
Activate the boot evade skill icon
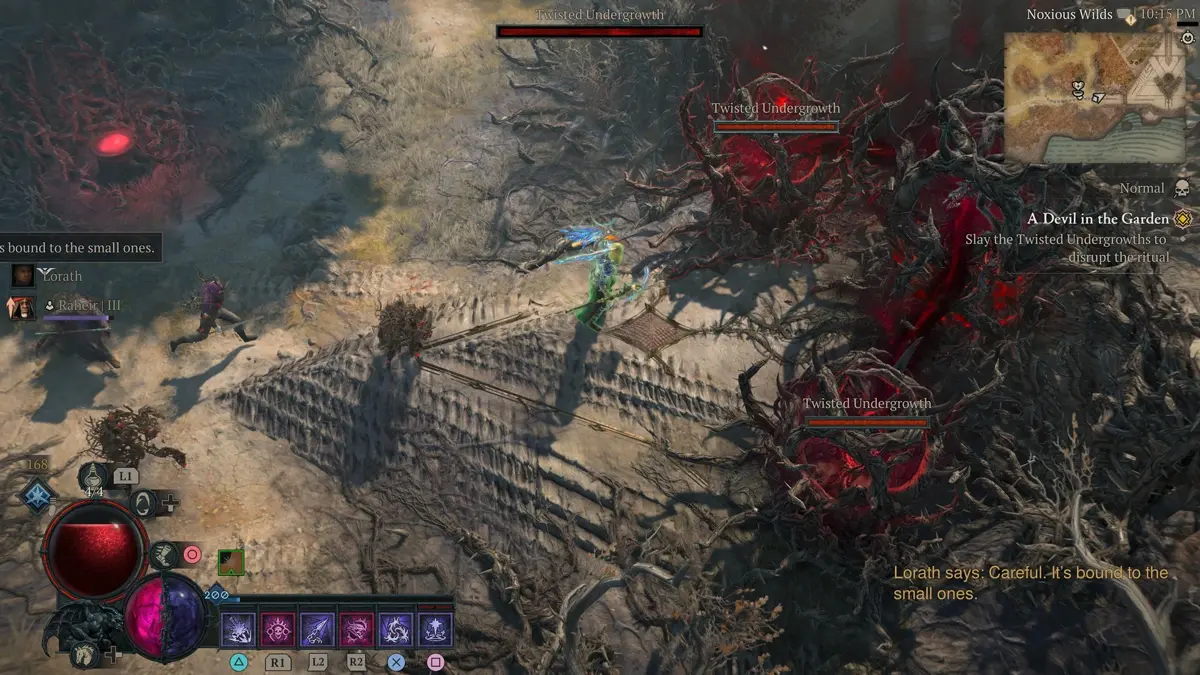(x=162, y=554)
